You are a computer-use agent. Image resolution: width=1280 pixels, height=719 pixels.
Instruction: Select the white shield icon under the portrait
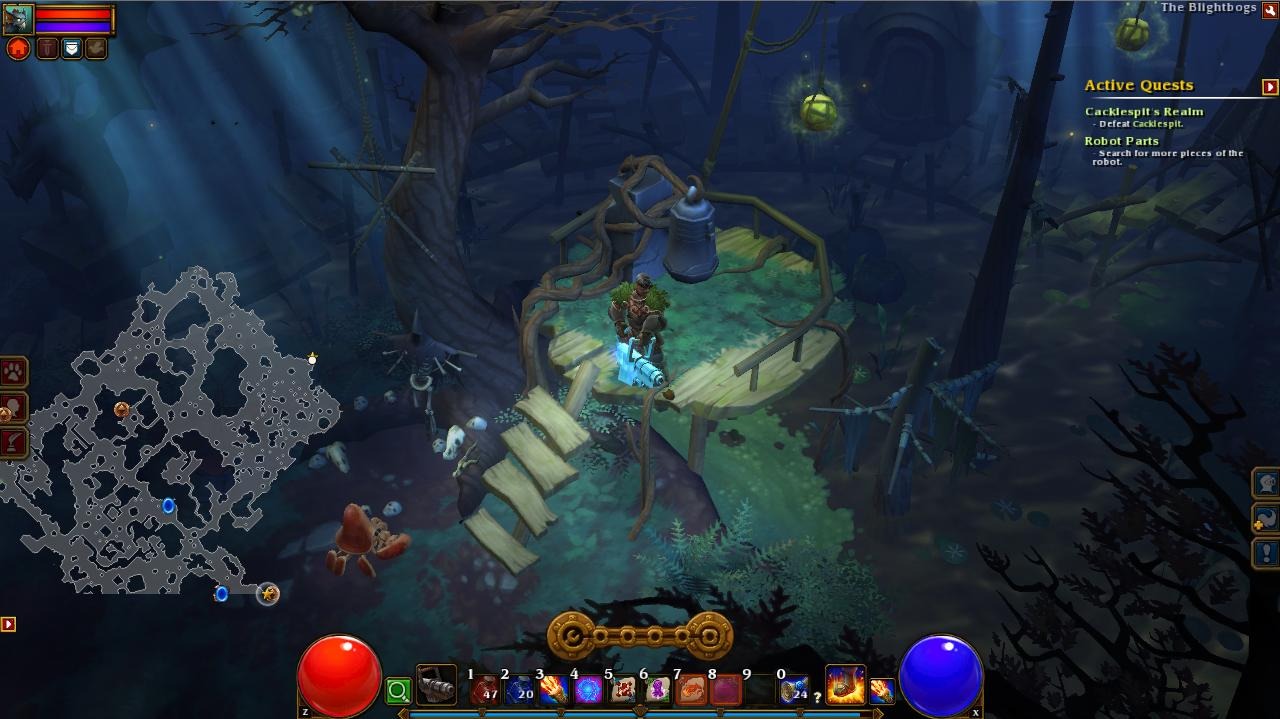point(71,48)
